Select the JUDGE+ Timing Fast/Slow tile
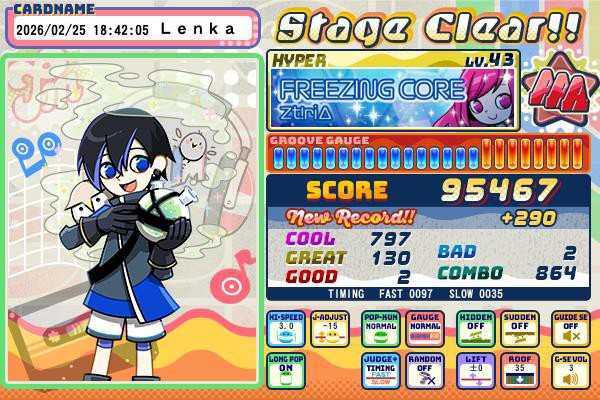The image size is (600, 400). tap(381, 371)
